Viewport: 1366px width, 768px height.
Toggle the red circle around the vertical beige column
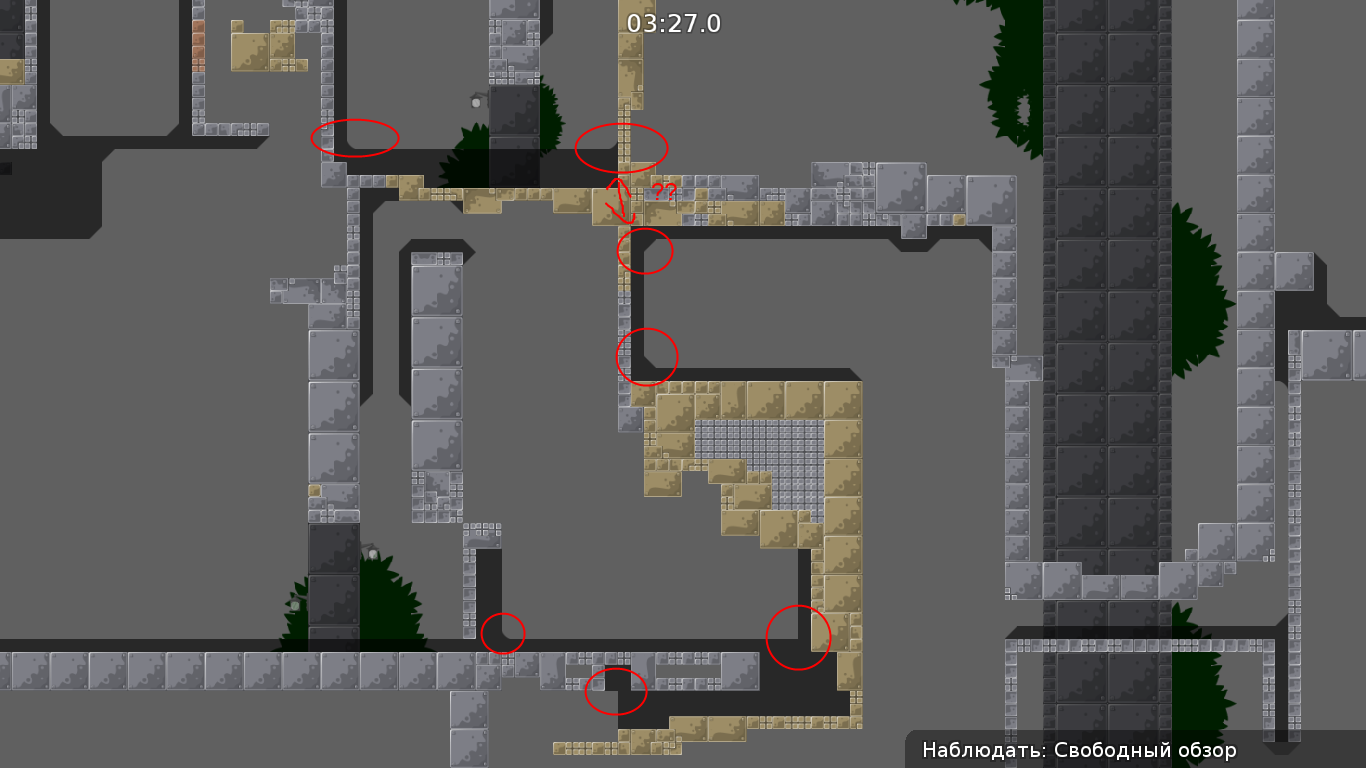coord(622,146)
